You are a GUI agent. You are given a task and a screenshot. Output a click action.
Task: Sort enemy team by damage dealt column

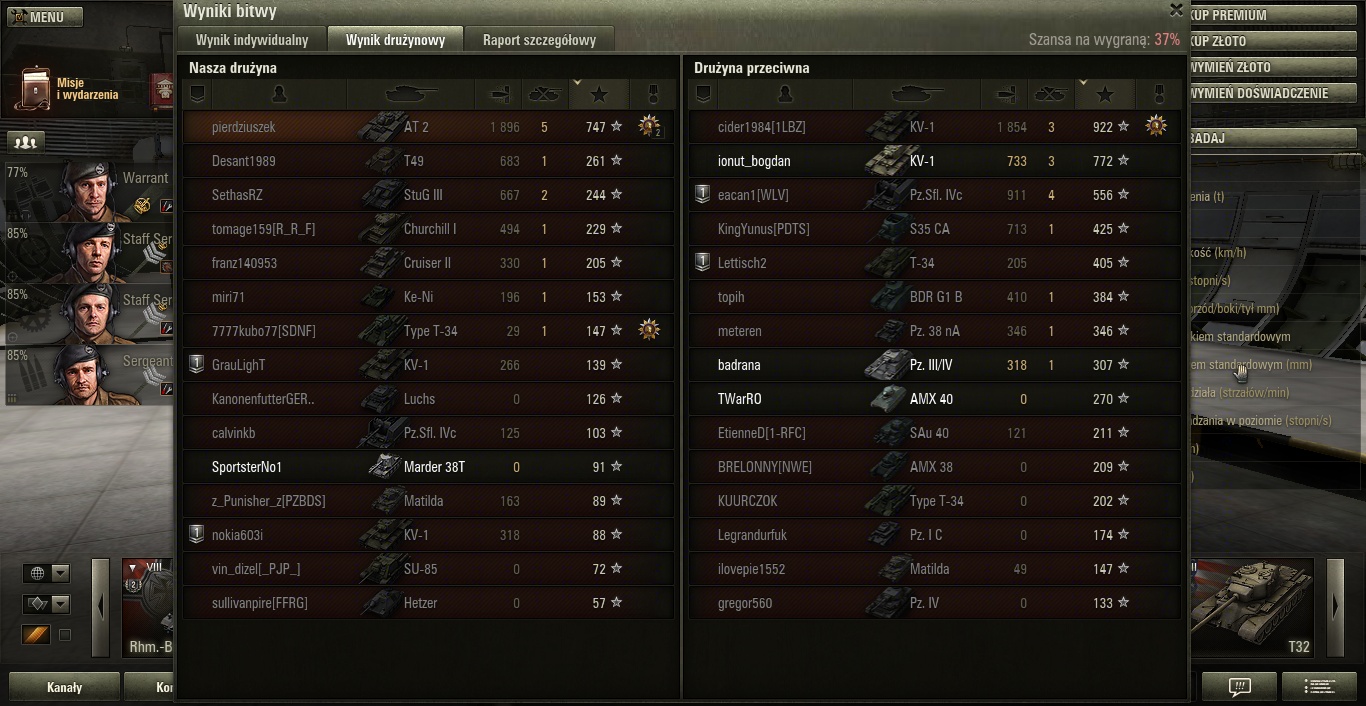click(x=1004, y=94)
